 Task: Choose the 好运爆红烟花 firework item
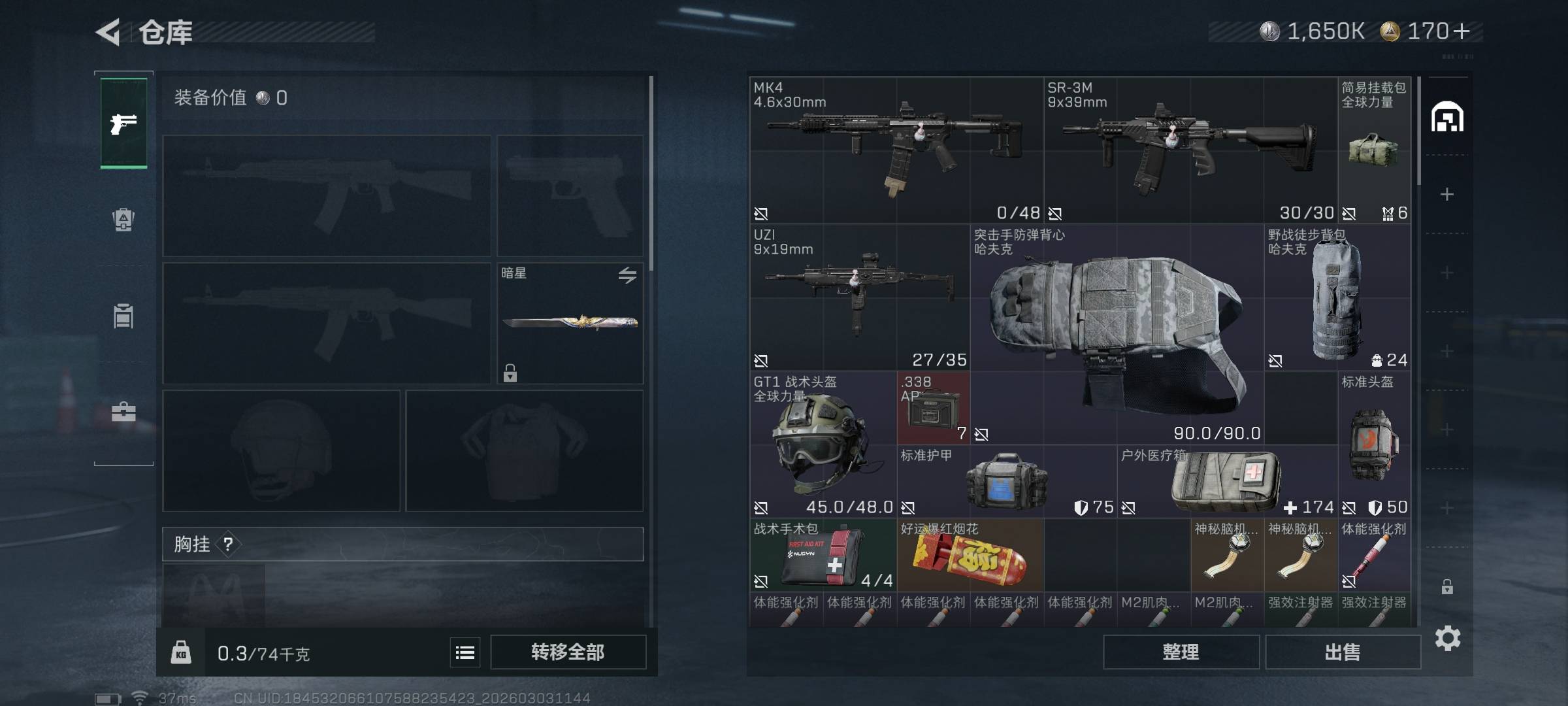[970, 556]
